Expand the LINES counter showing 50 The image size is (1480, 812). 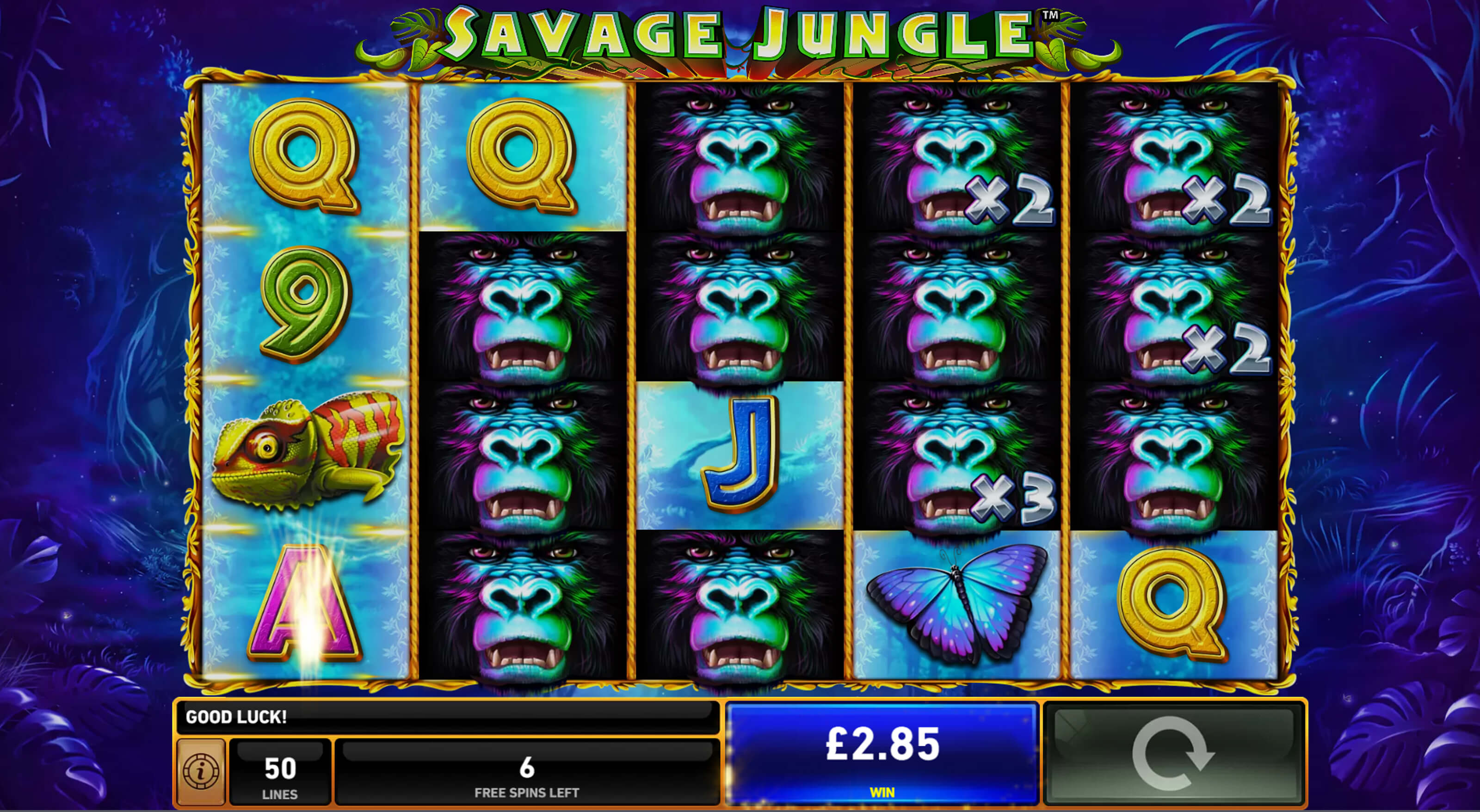click(280, 772)
